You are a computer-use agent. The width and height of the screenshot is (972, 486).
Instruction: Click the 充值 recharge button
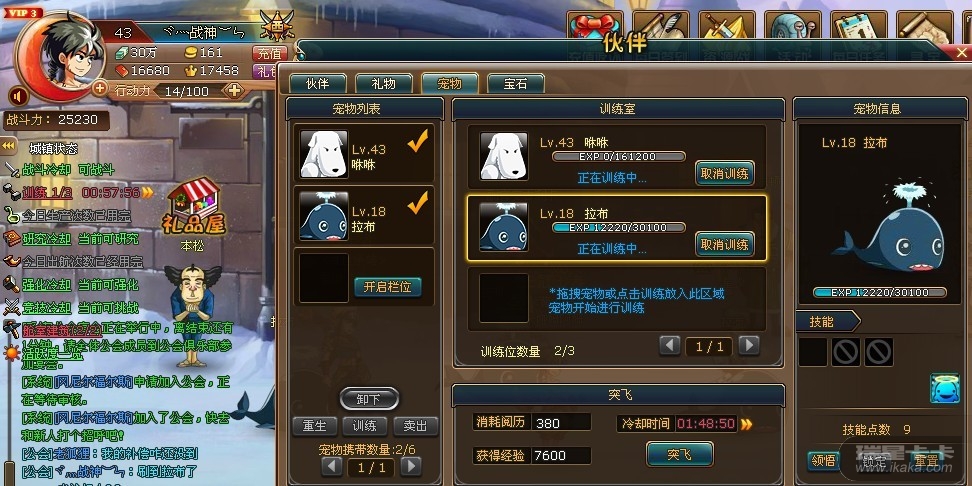pyautogui.click(x=270, y=53)
